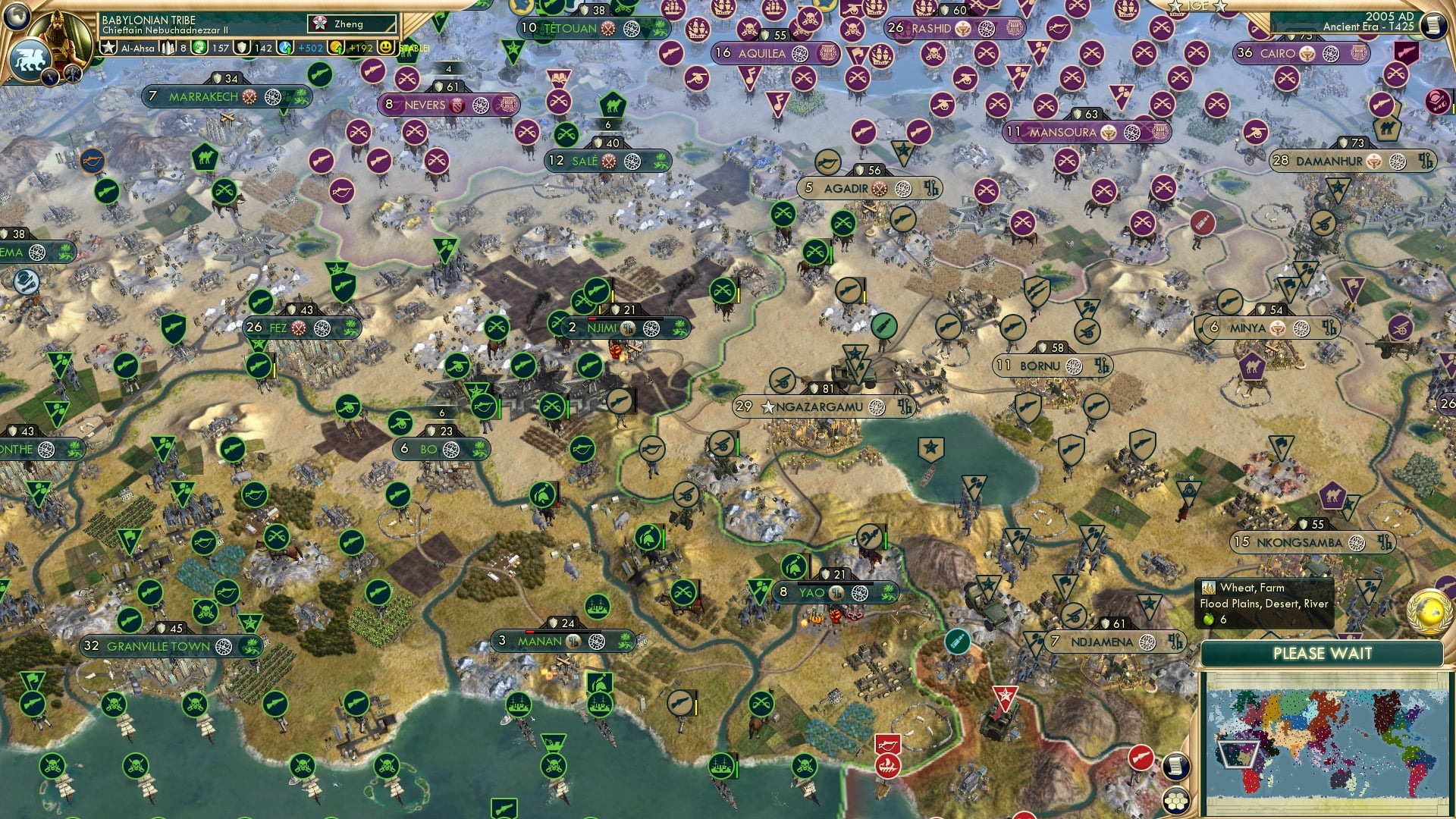The image size is (1456, 819).
Task: Click the happiness smiley face indicator
Action: pyautogui.click(x=386, y=48)
